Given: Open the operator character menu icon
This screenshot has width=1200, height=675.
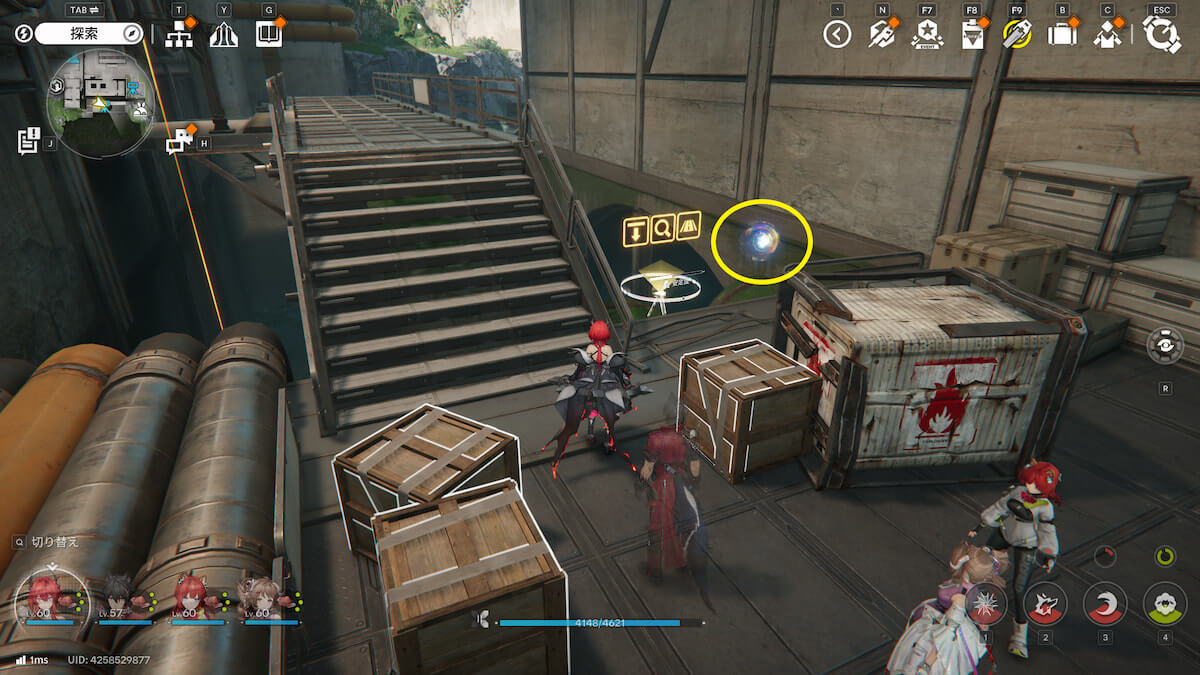Looking at the screenshot, I should (1107, 35).
